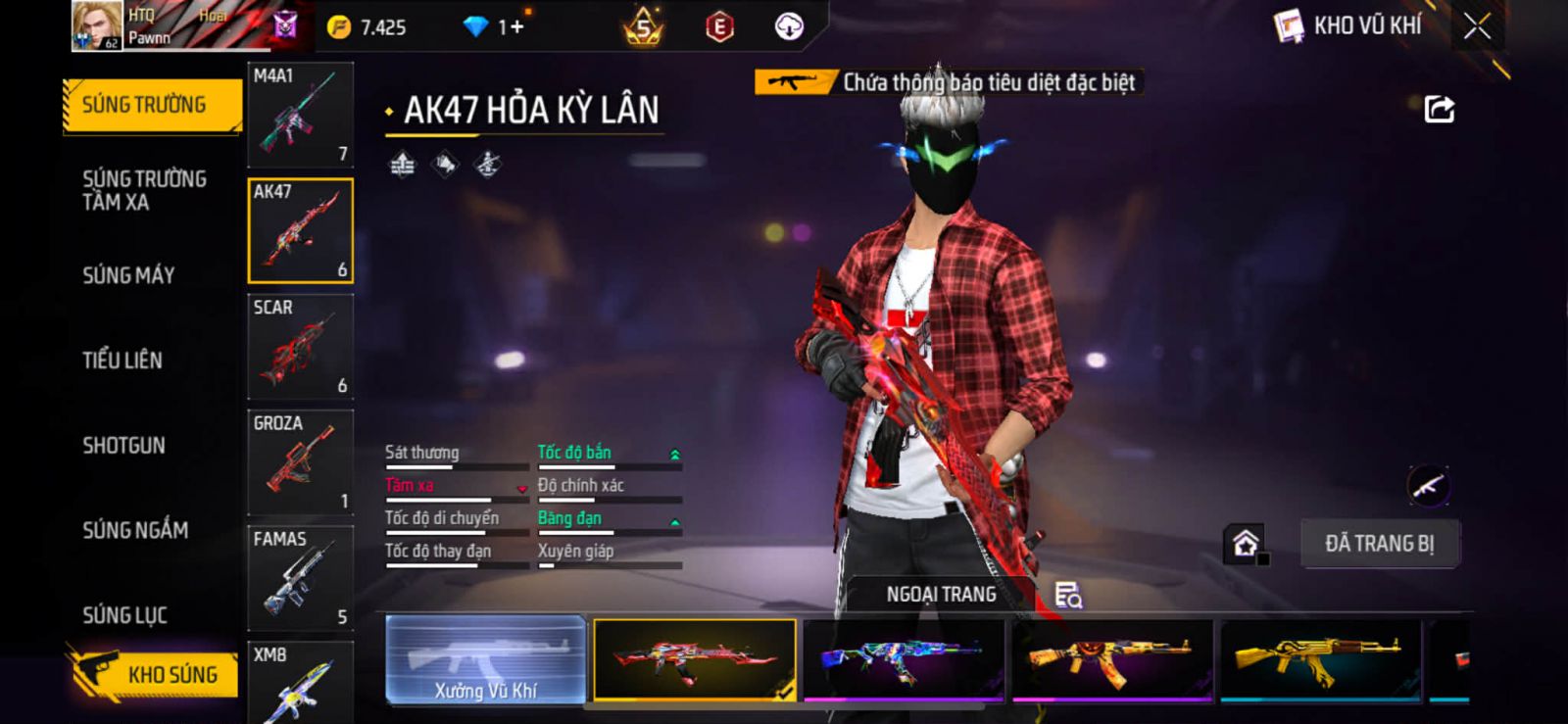Viewport: 1568px width, 724px height.
Task: Choose the TIỂU LIÊN category
Action: (122, 361)
